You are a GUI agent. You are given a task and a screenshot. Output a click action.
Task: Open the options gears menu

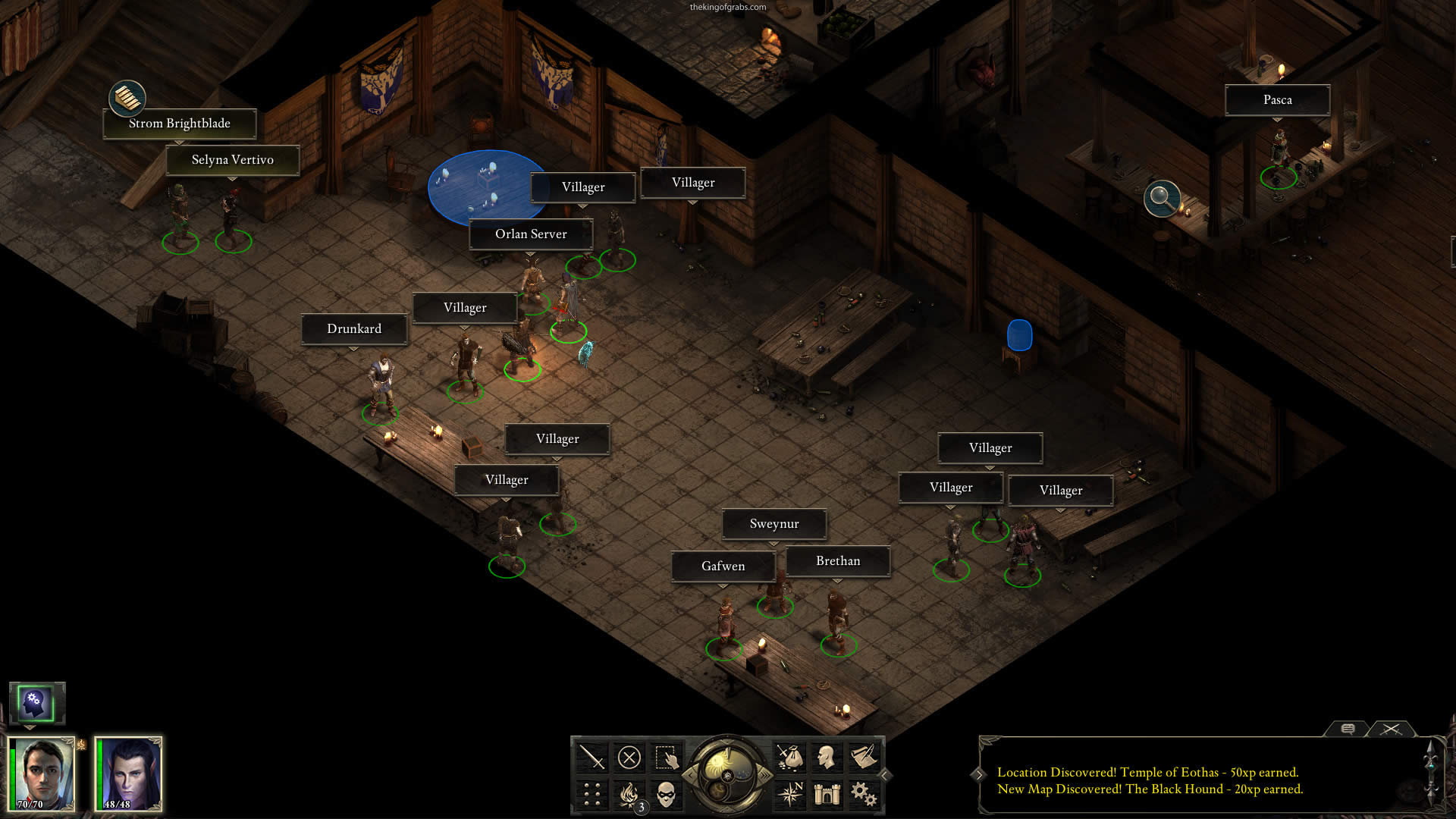pyautogui.click(x=864, y=794)
